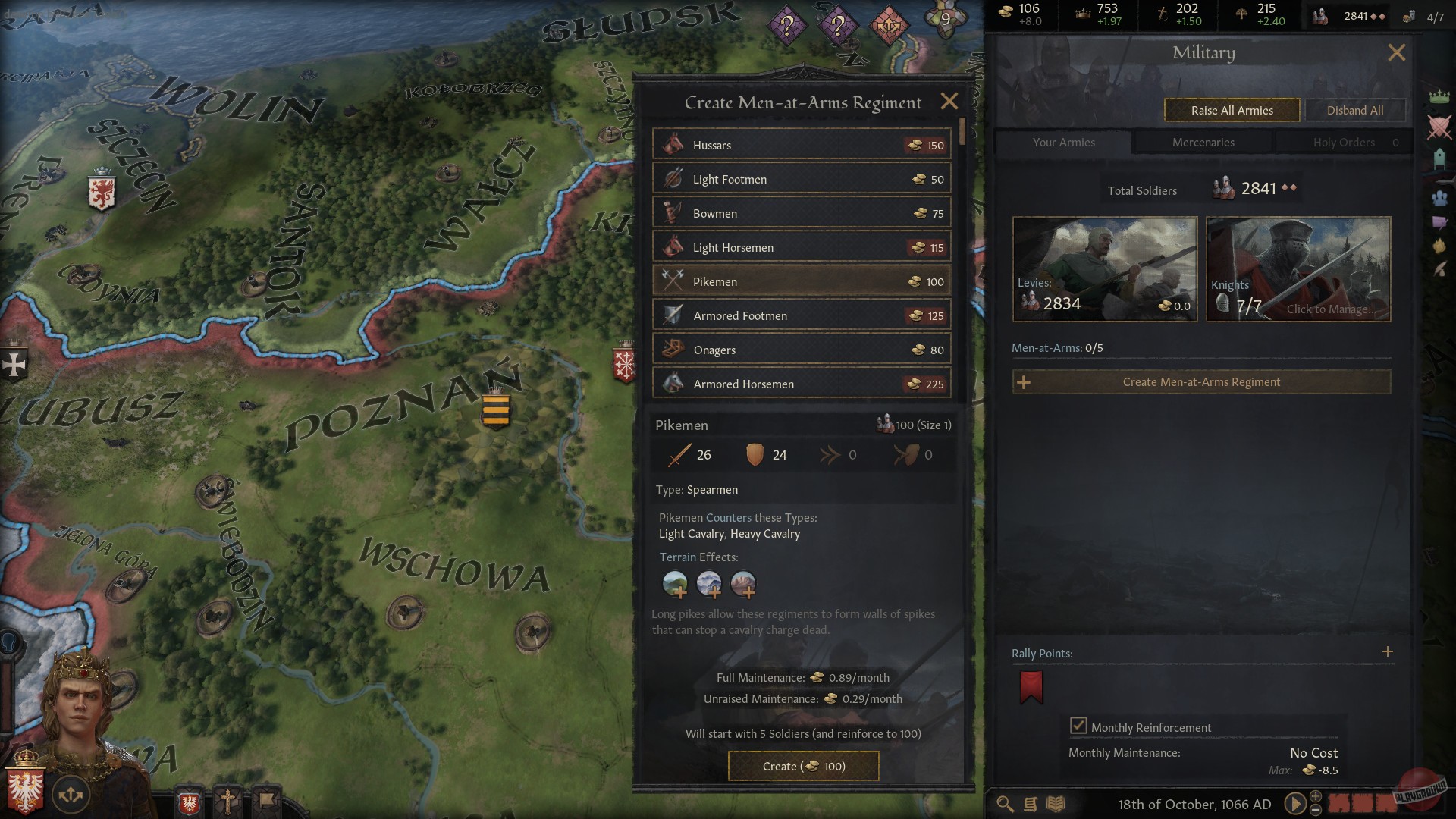The width and height of the screenshot is (1456, 819).
Task: Switch to the Mercenaries tab
Action: point(1203,142)
